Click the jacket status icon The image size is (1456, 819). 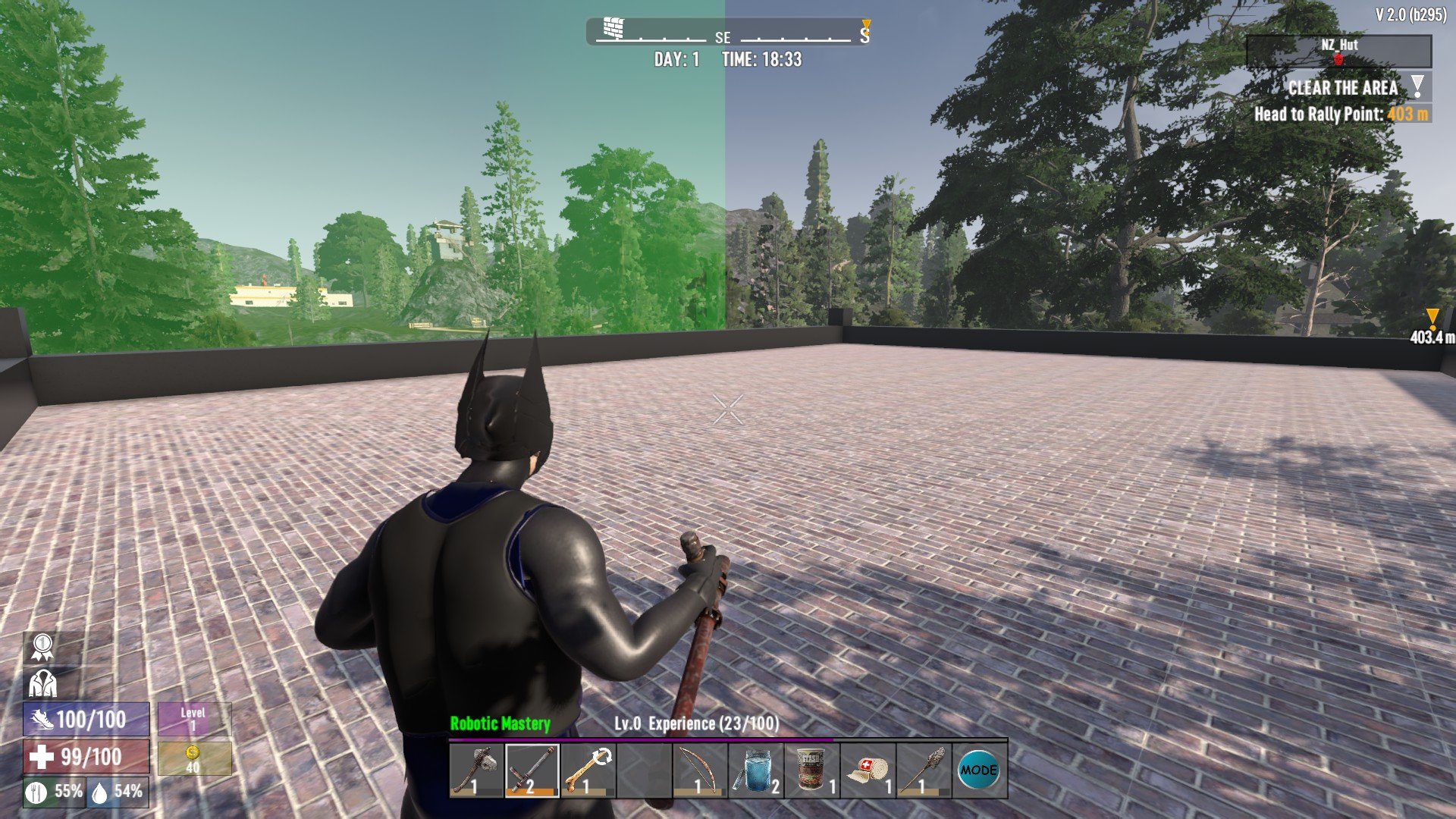[x=42, y=683]
